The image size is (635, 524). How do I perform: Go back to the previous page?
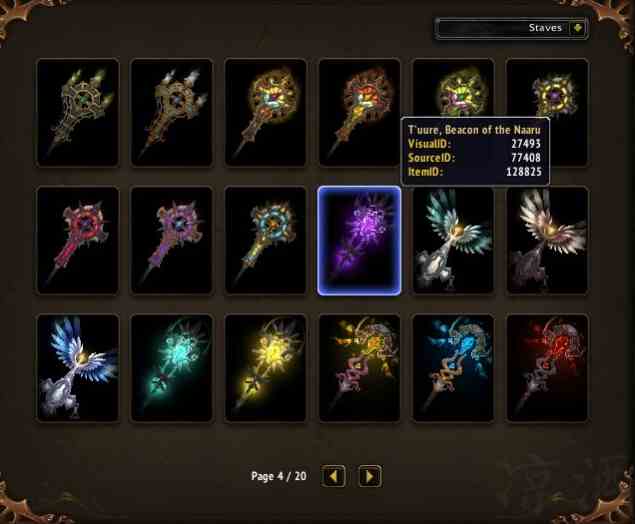(335, 476)
